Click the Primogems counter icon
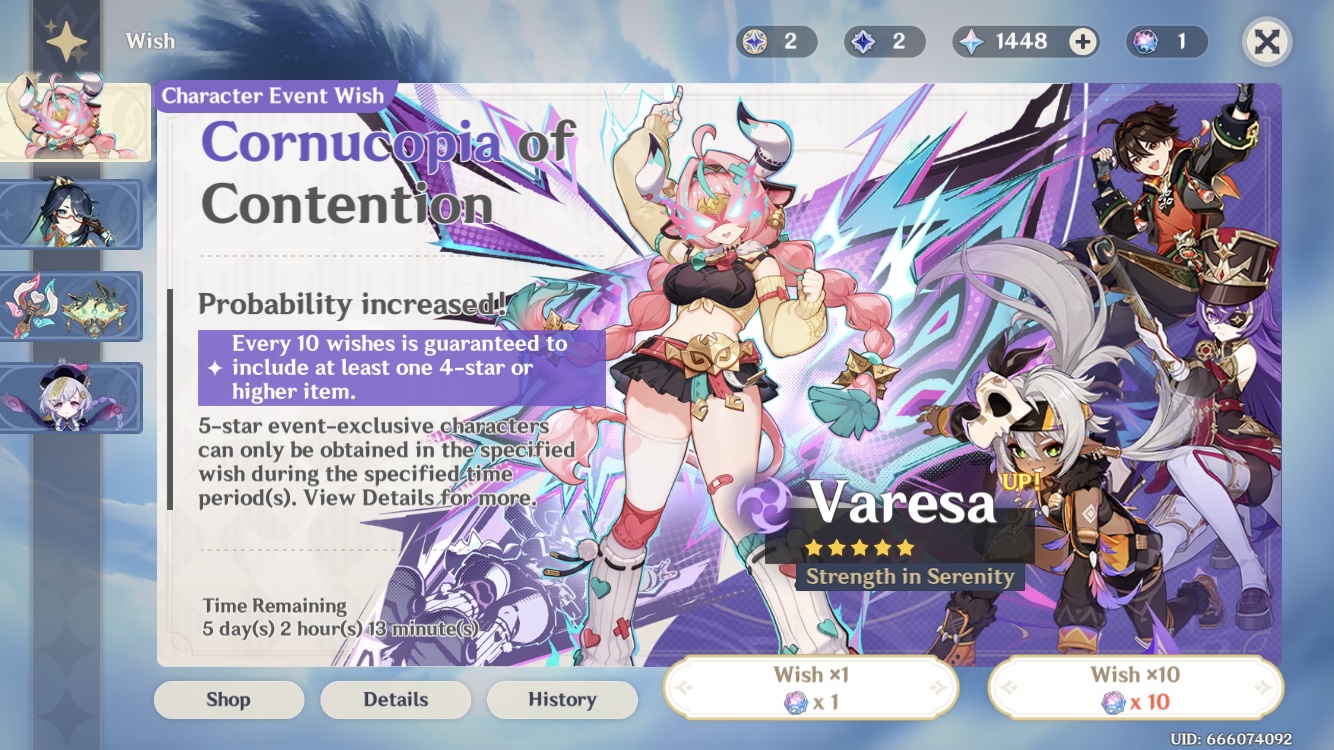The width and height of the screenshot is (1334, 750). click(969, 41)
